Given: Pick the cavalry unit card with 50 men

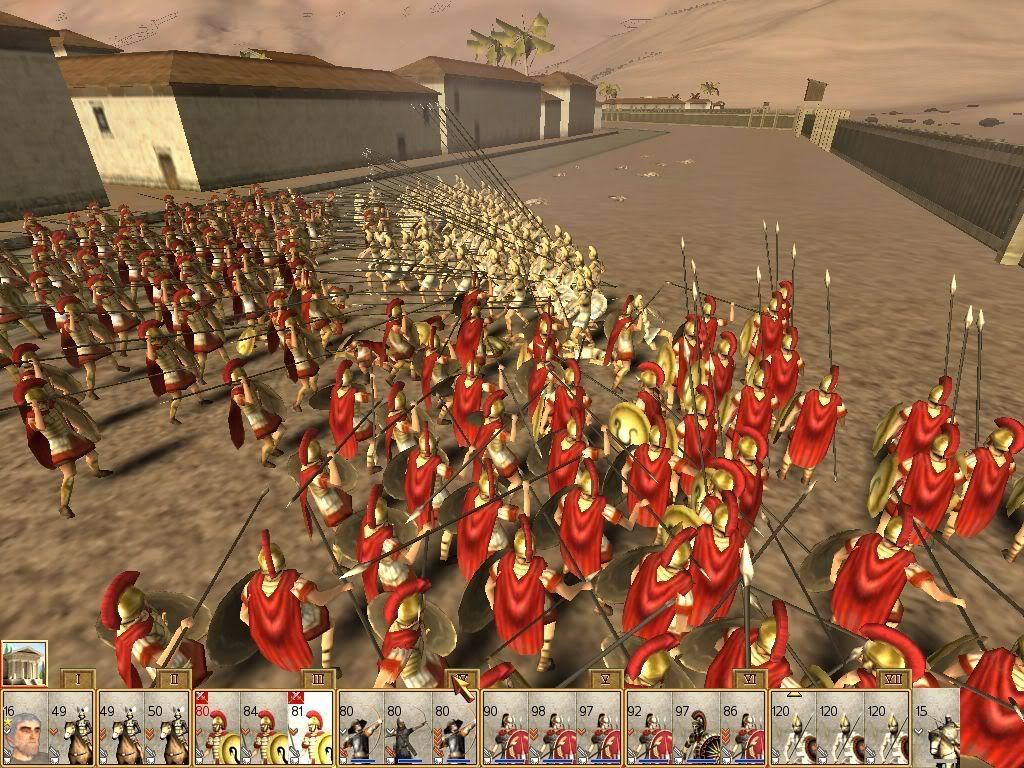Looking at the screenshot, I should 167,728.
